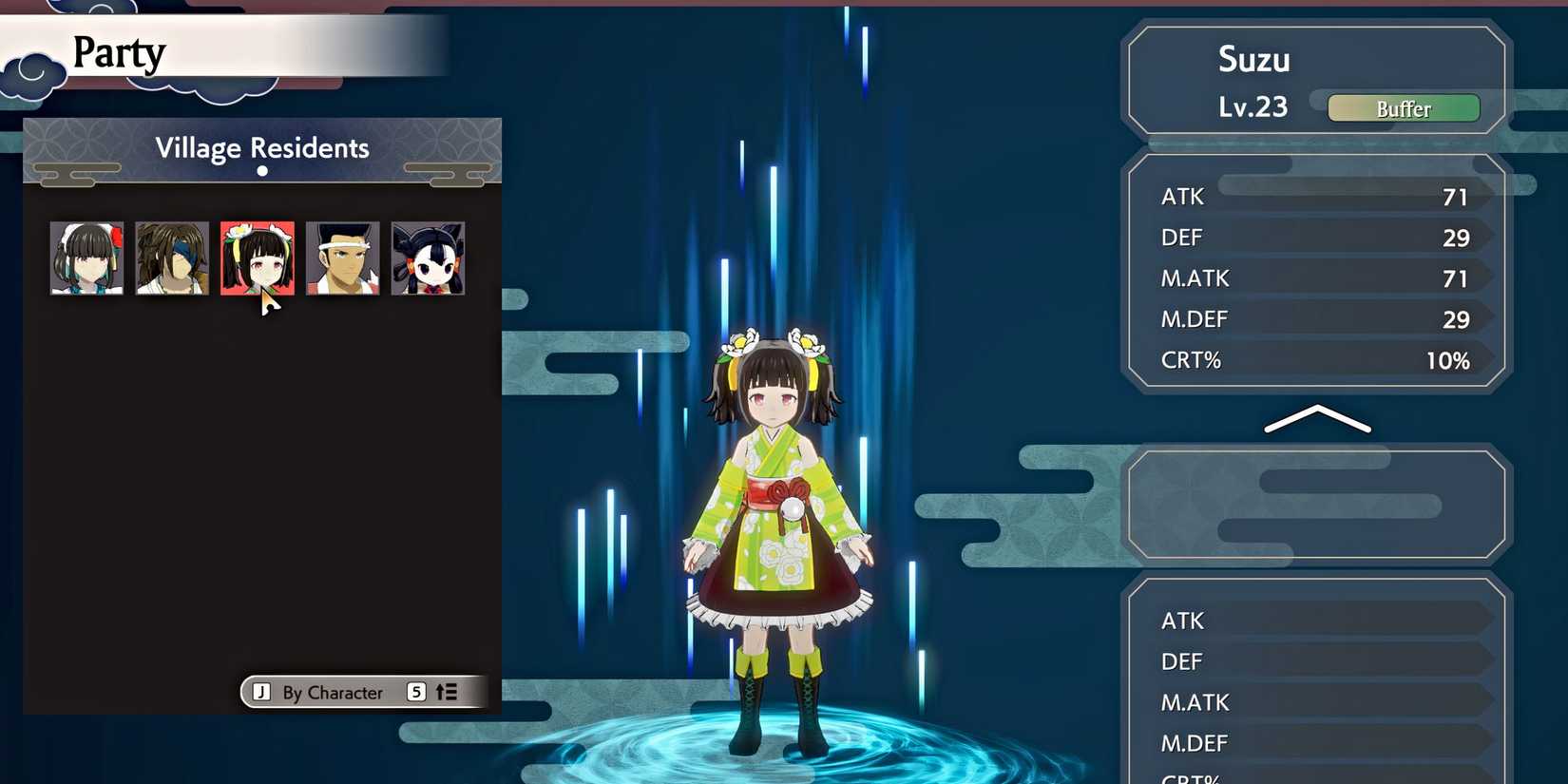Select the first girl's portrait in Village Residents
This screenshot has width=1568, height=784.
[86, 257]
